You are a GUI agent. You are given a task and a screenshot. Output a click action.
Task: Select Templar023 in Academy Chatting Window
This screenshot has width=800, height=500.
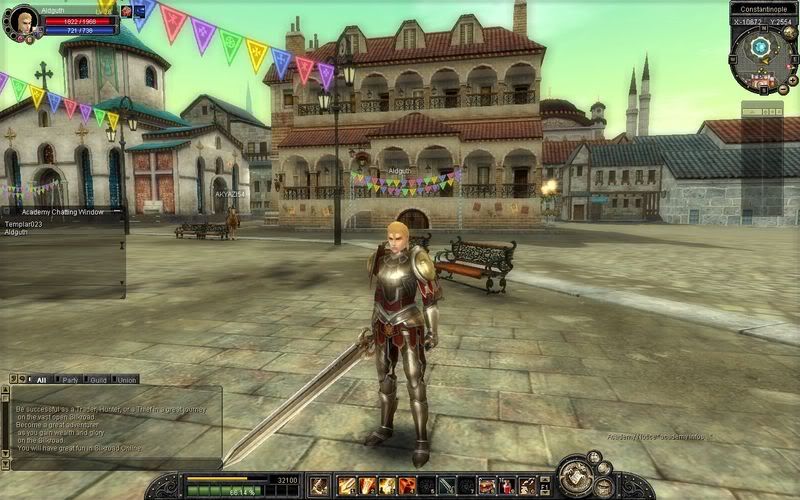point(22,224)
